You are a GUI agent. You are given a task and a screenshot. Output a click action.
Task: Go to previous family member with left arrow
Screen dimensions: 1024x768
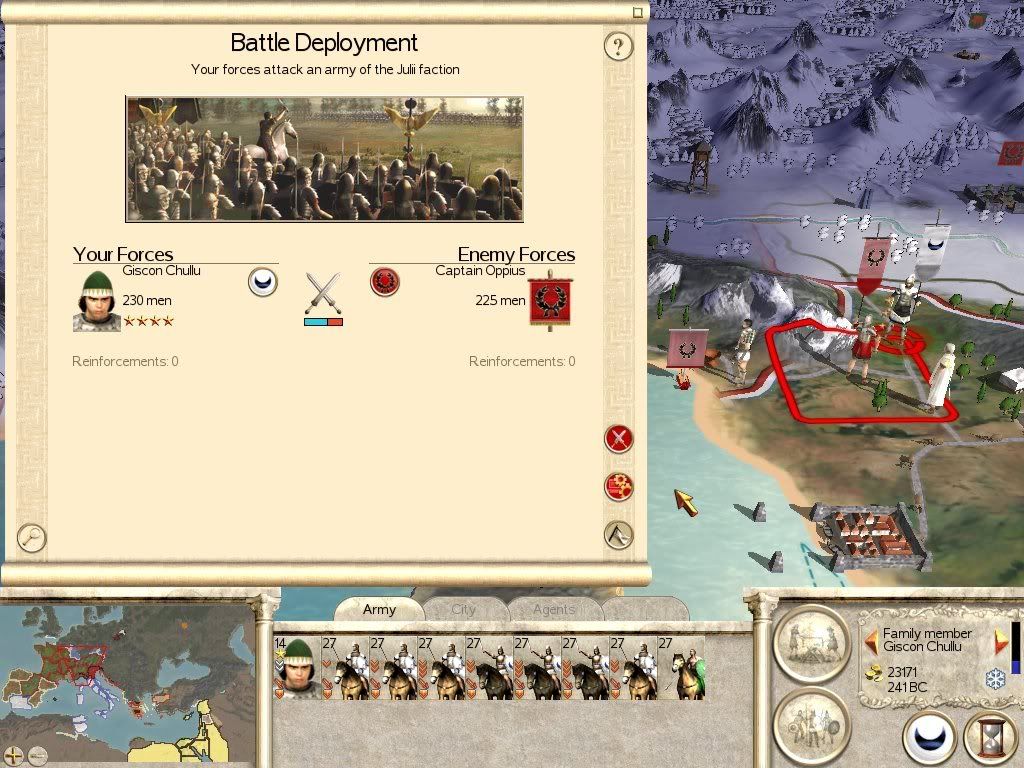click(872, 640)
